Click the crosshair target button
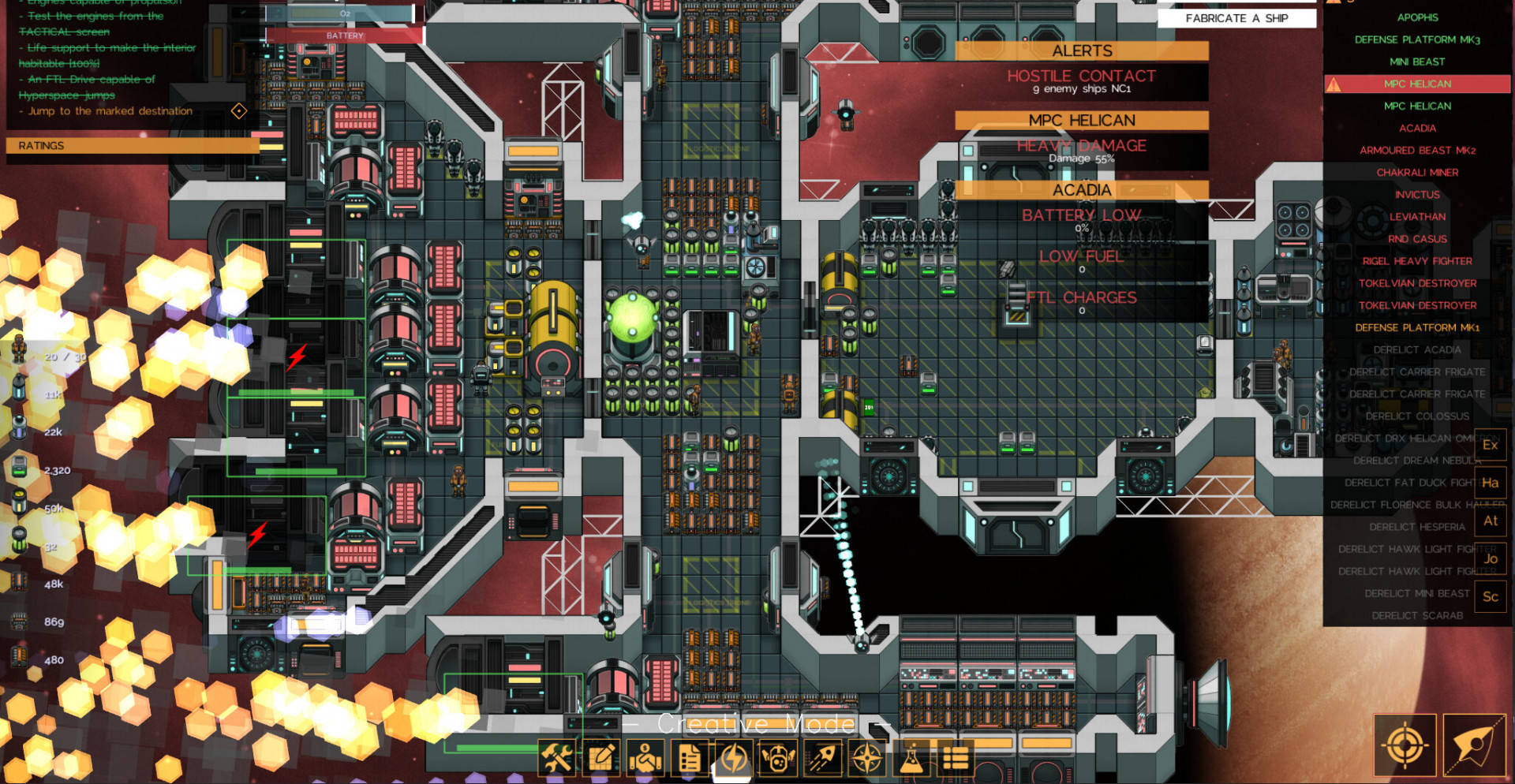Screen dimensions: 1515x784 tap(1405, 745)
